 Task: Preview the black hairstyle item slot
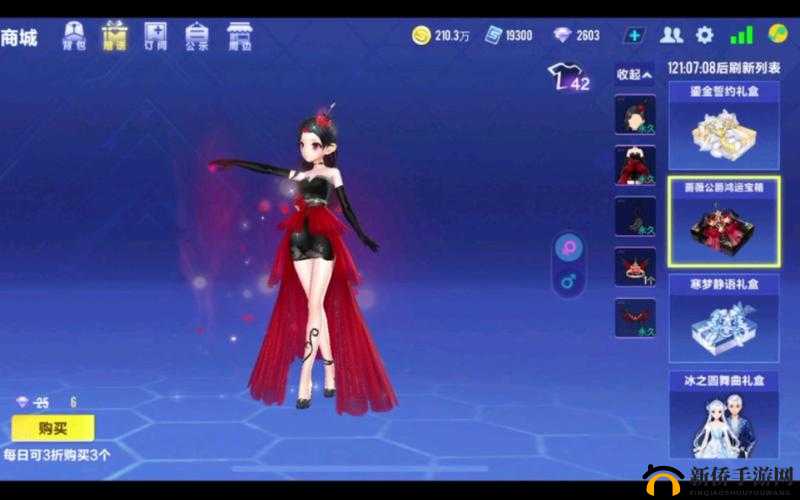click(635, 115)
